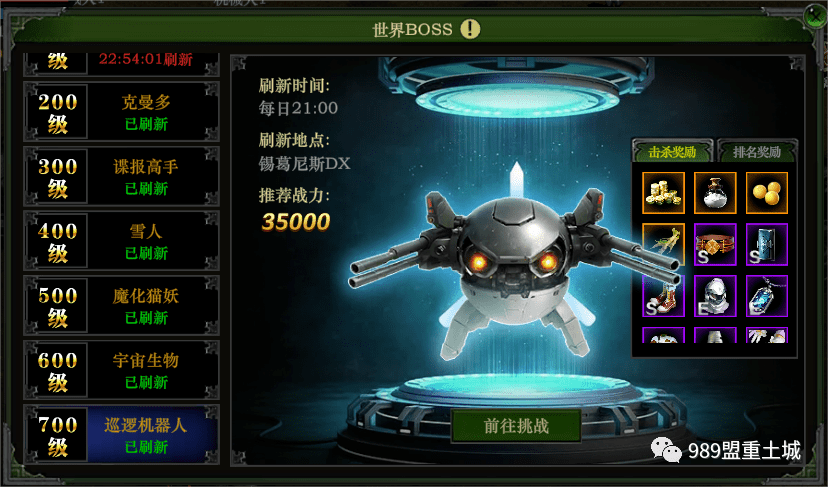This screenshot has height=487, width=828.
Task: Inspect the silver helmet reward
Action: click(x=715, y=296)
